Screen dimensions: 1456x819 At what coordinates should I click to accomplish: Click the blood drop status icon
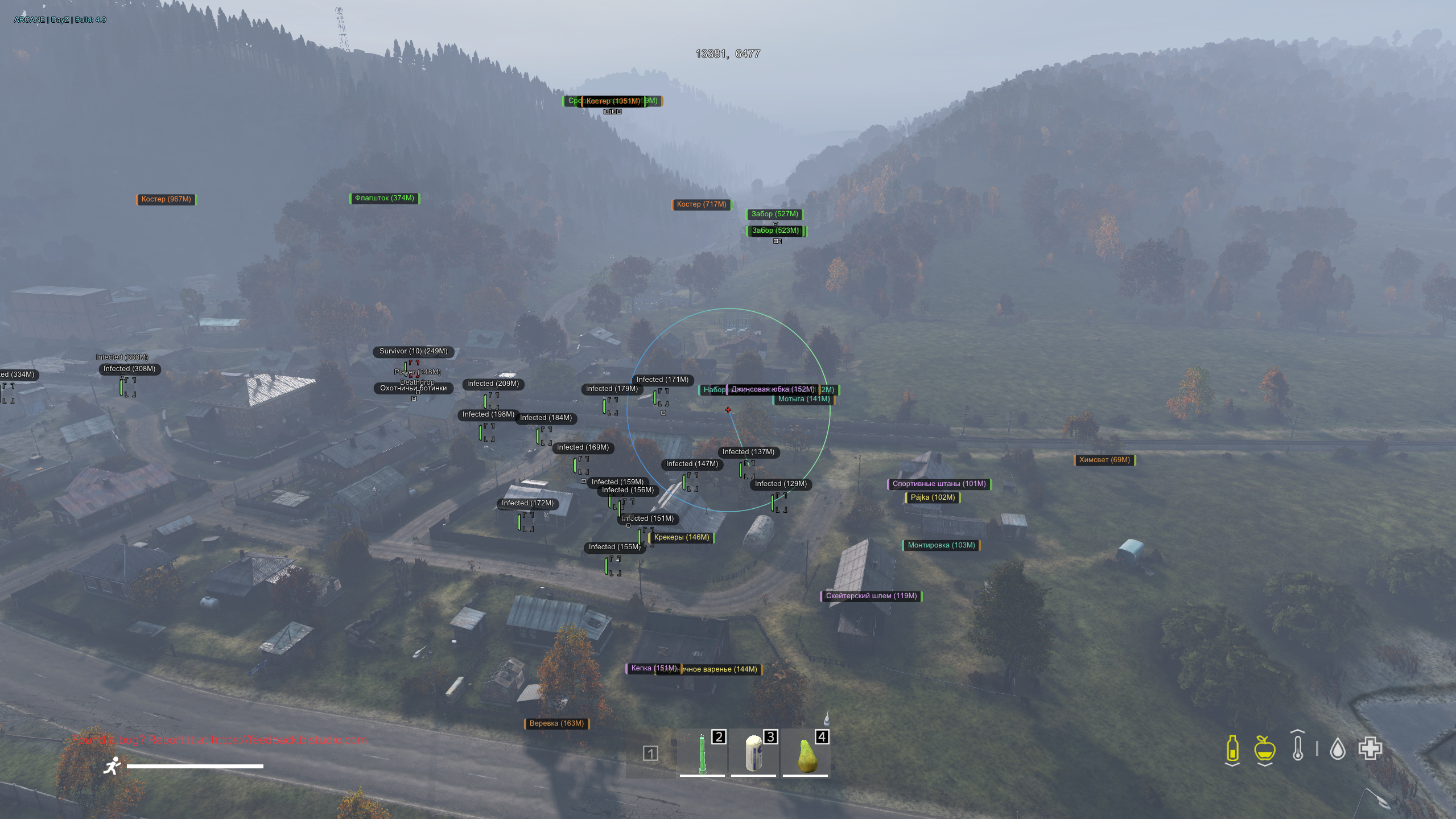coord(1338,749)
